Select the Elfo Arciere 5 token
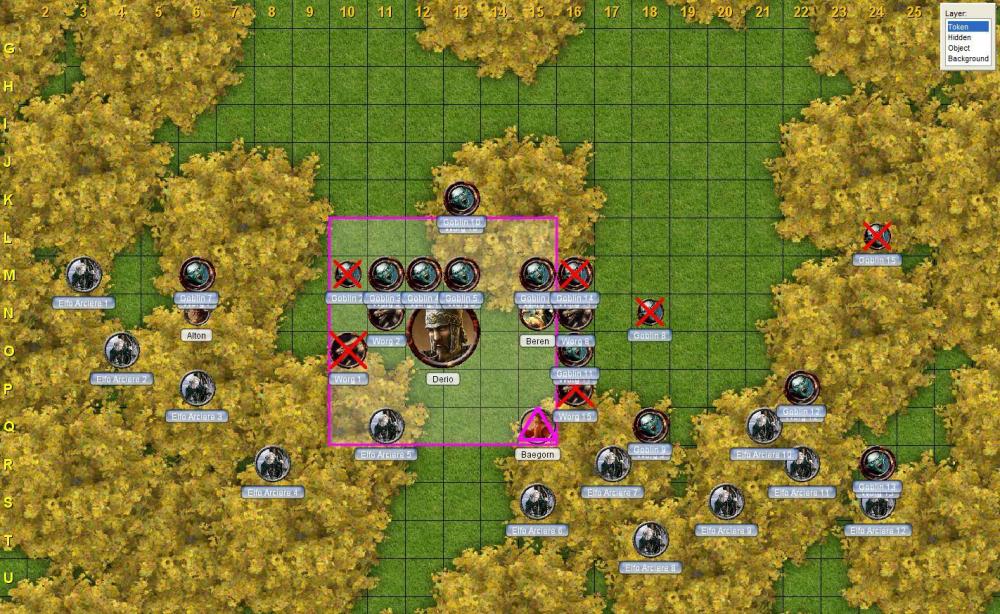This screenshot has height=614, width=1000. (x=386, y=426)
